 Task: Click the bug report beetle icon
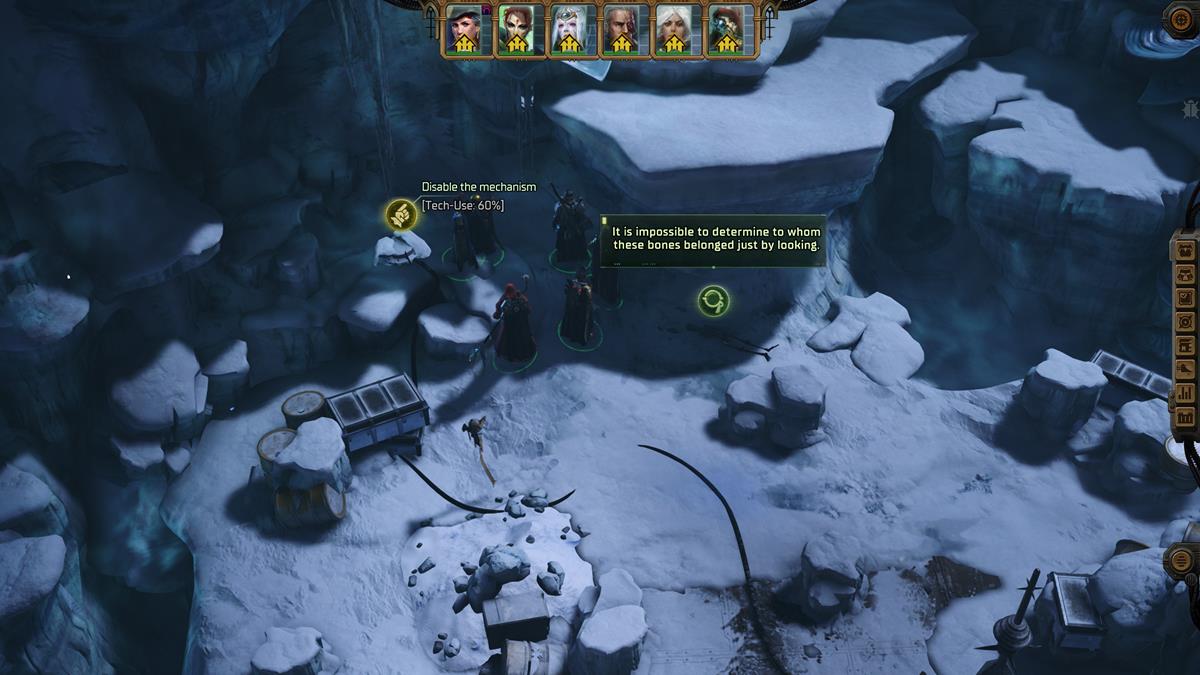(1190, 107)
